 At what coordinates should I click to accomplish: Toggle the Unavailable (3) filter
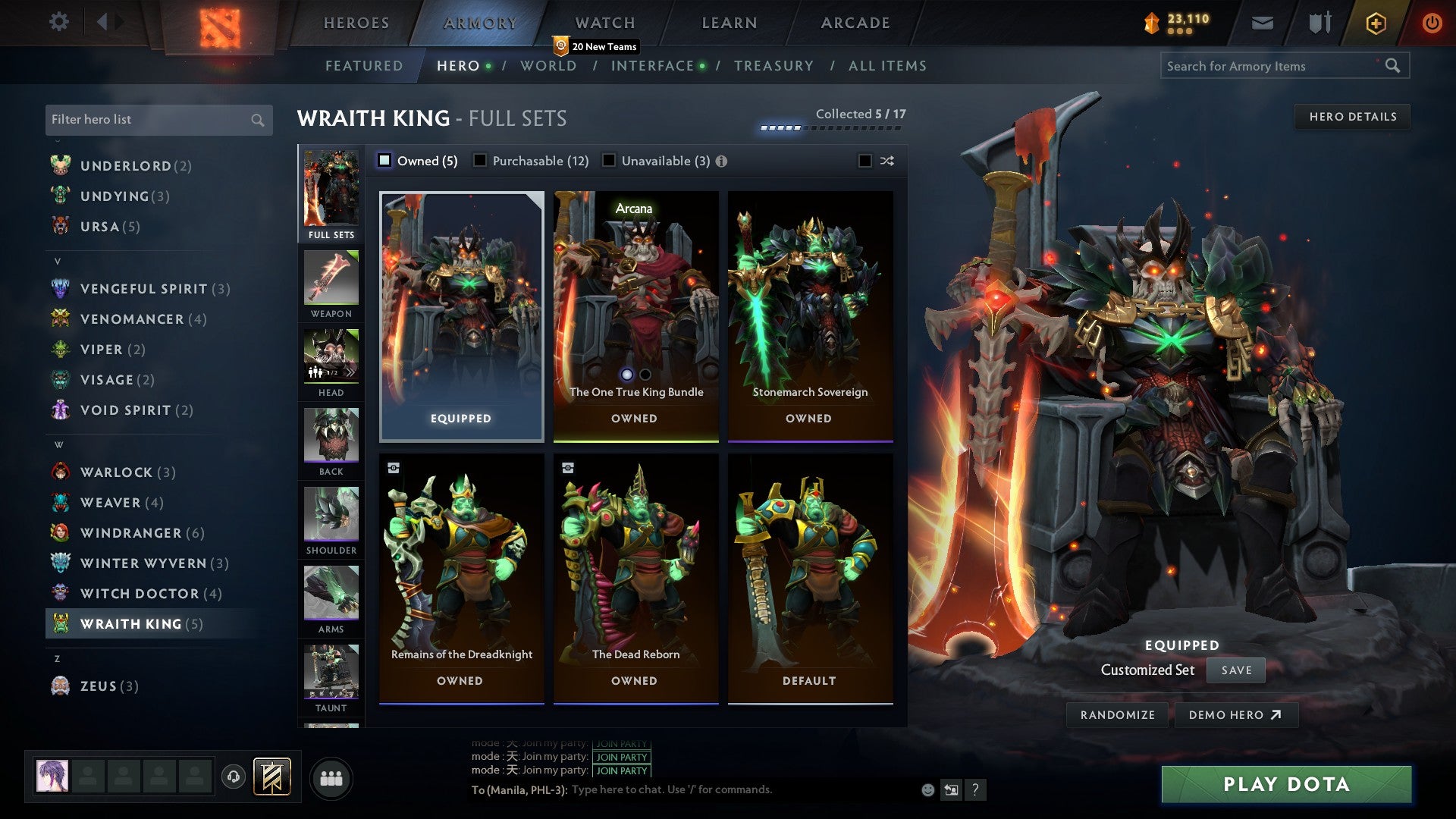pos(607,161)
